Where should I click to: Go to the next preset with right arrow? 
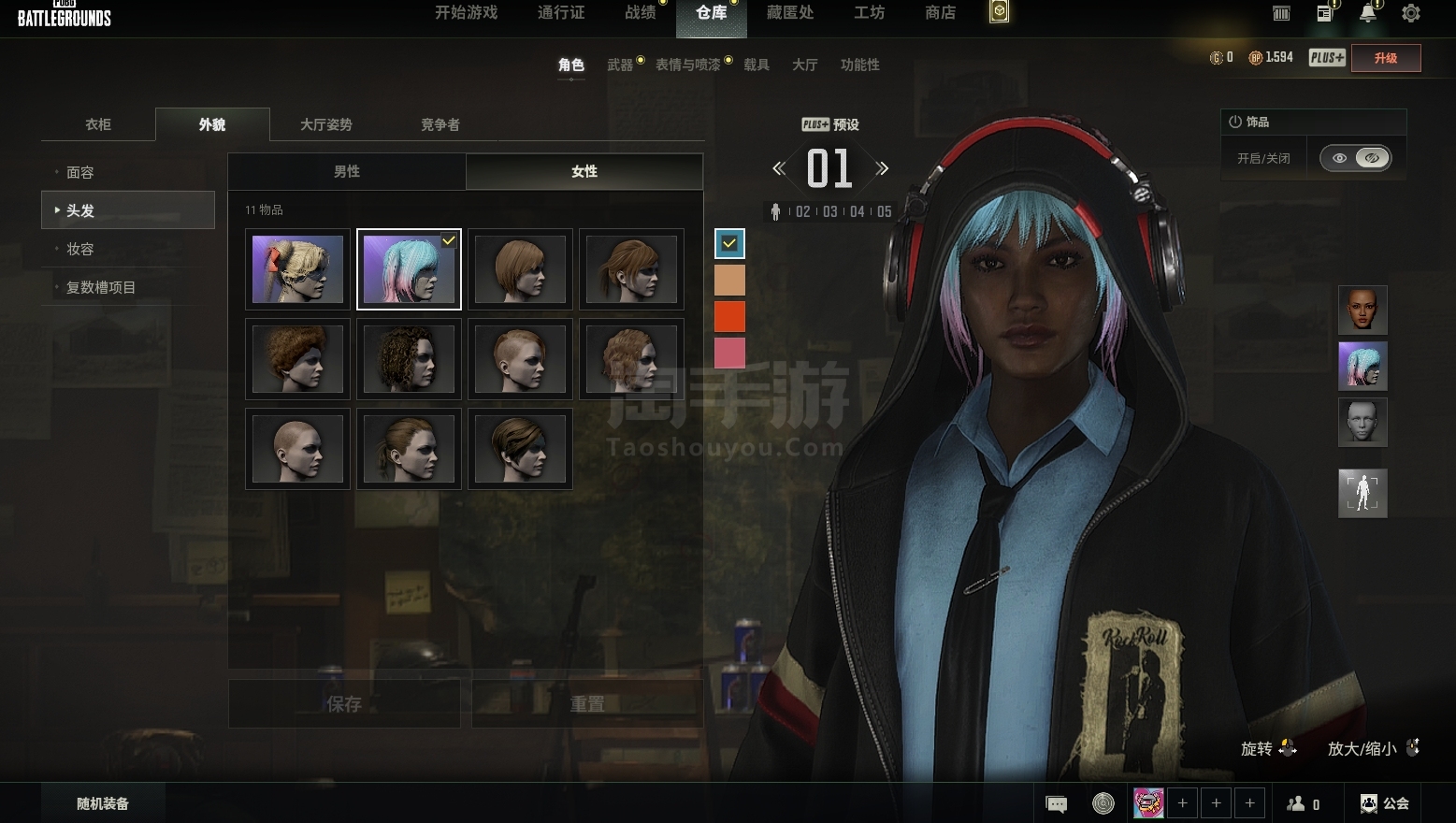point(882,169)
